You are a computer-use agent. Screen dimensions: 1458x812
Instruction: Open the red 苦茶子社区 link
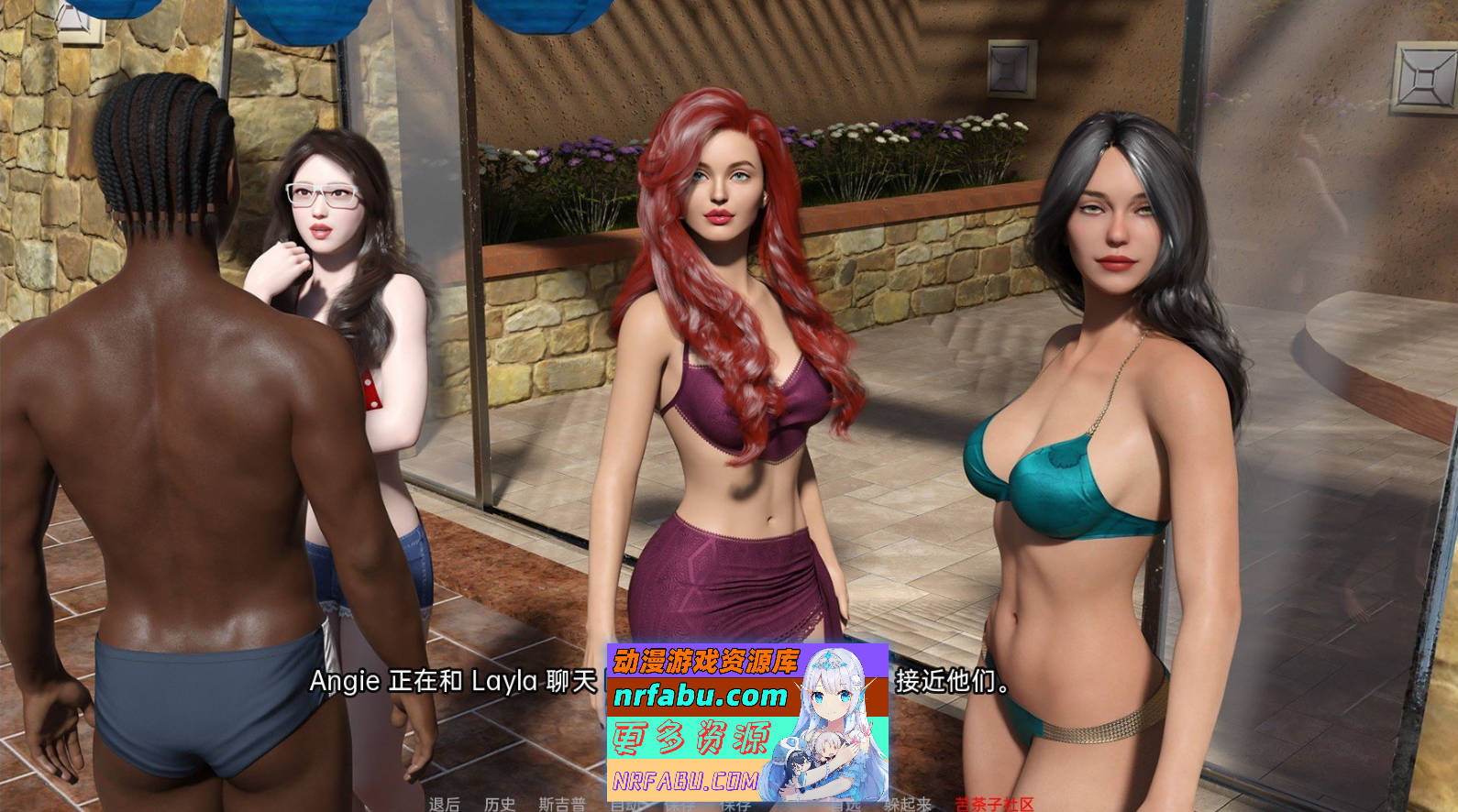coord(993,804)
